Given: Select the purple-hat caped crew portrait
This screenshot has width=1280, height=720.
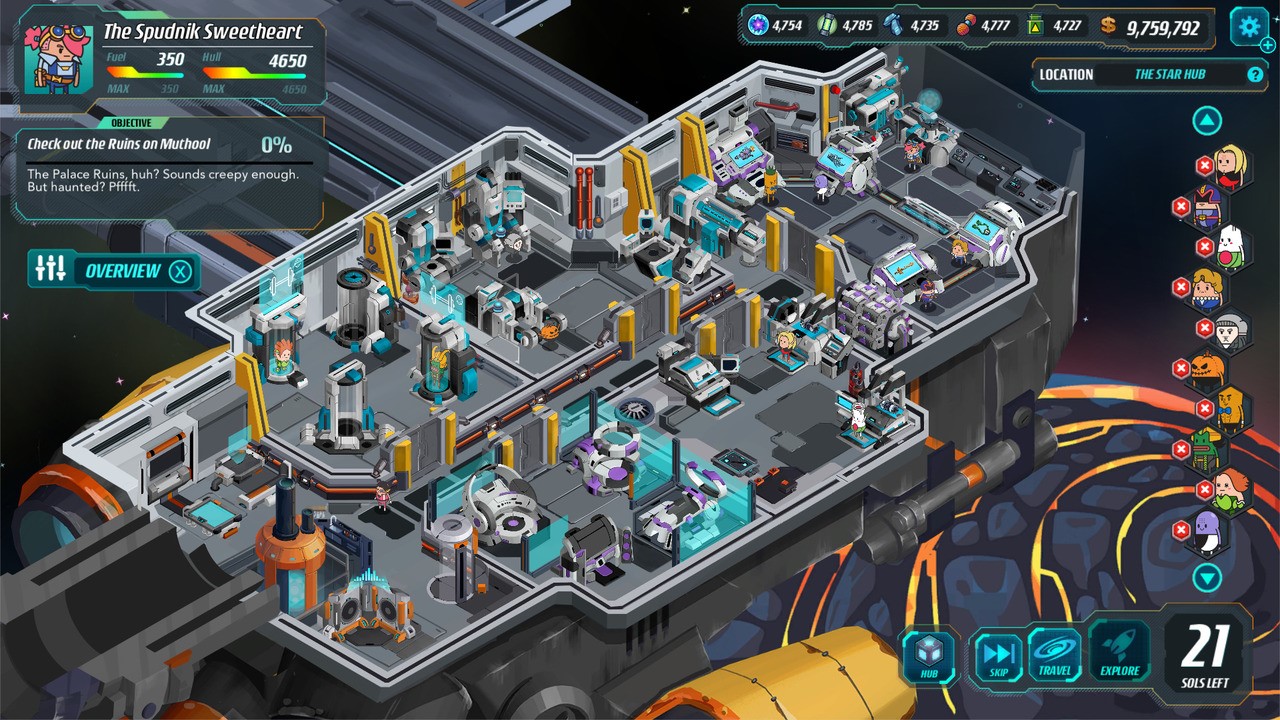Looking at the screenshot, I should [1208, 207].
